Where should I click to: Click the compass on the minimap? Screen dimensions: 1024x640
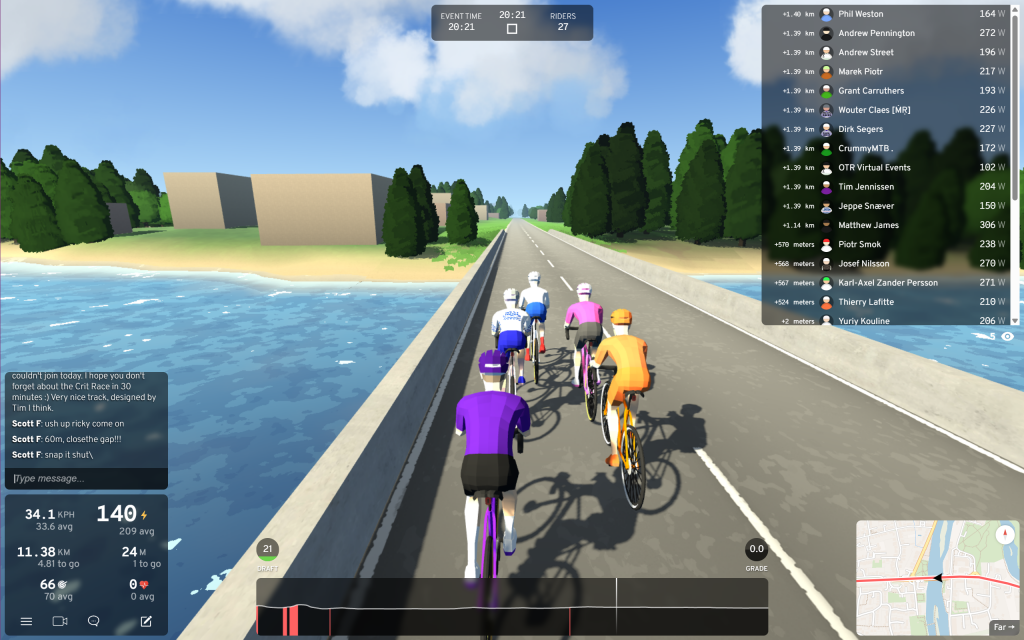(1006, 534)
